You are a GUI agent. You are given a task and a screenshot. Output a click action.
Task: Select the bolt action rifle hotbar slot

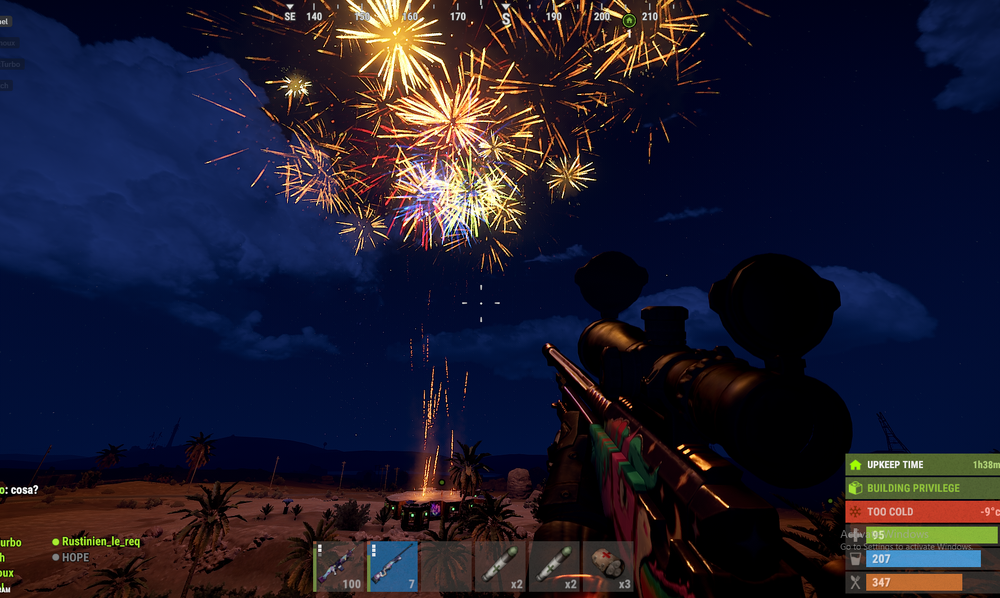point(394,567)
